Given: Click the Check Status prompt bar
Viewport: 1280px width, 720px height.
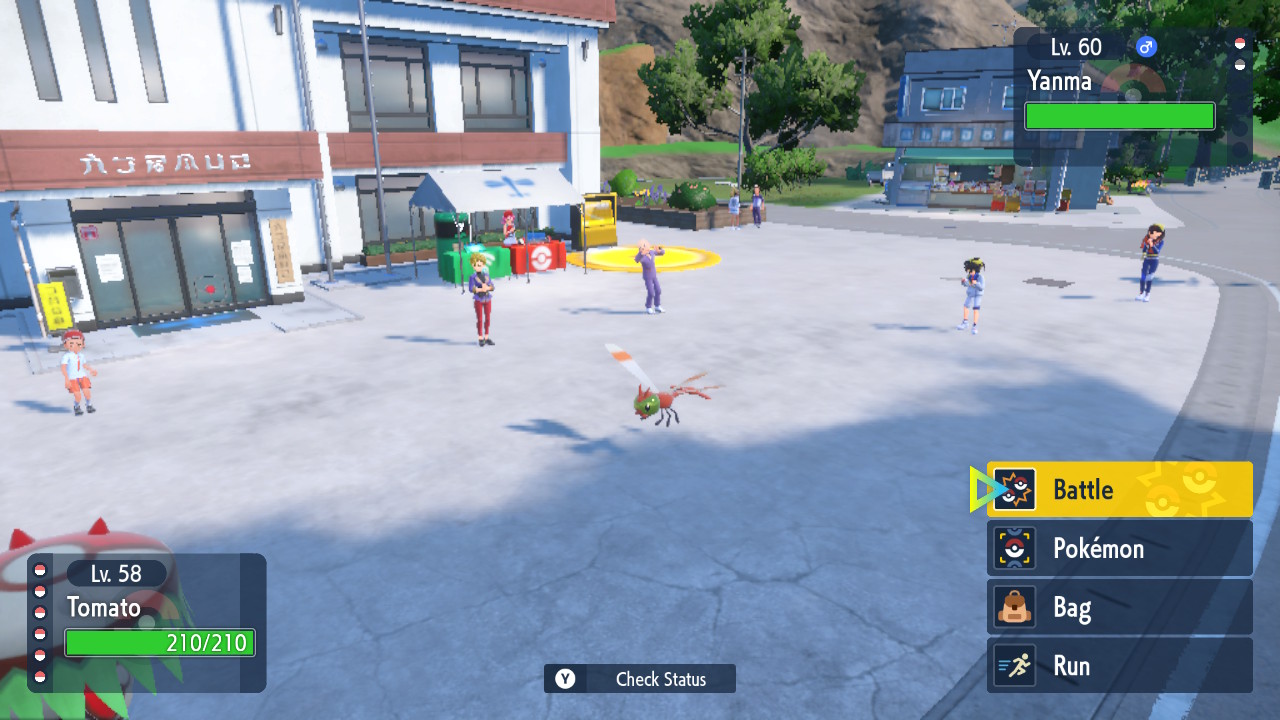Looking at the screenshot, I should coord(640,679).
